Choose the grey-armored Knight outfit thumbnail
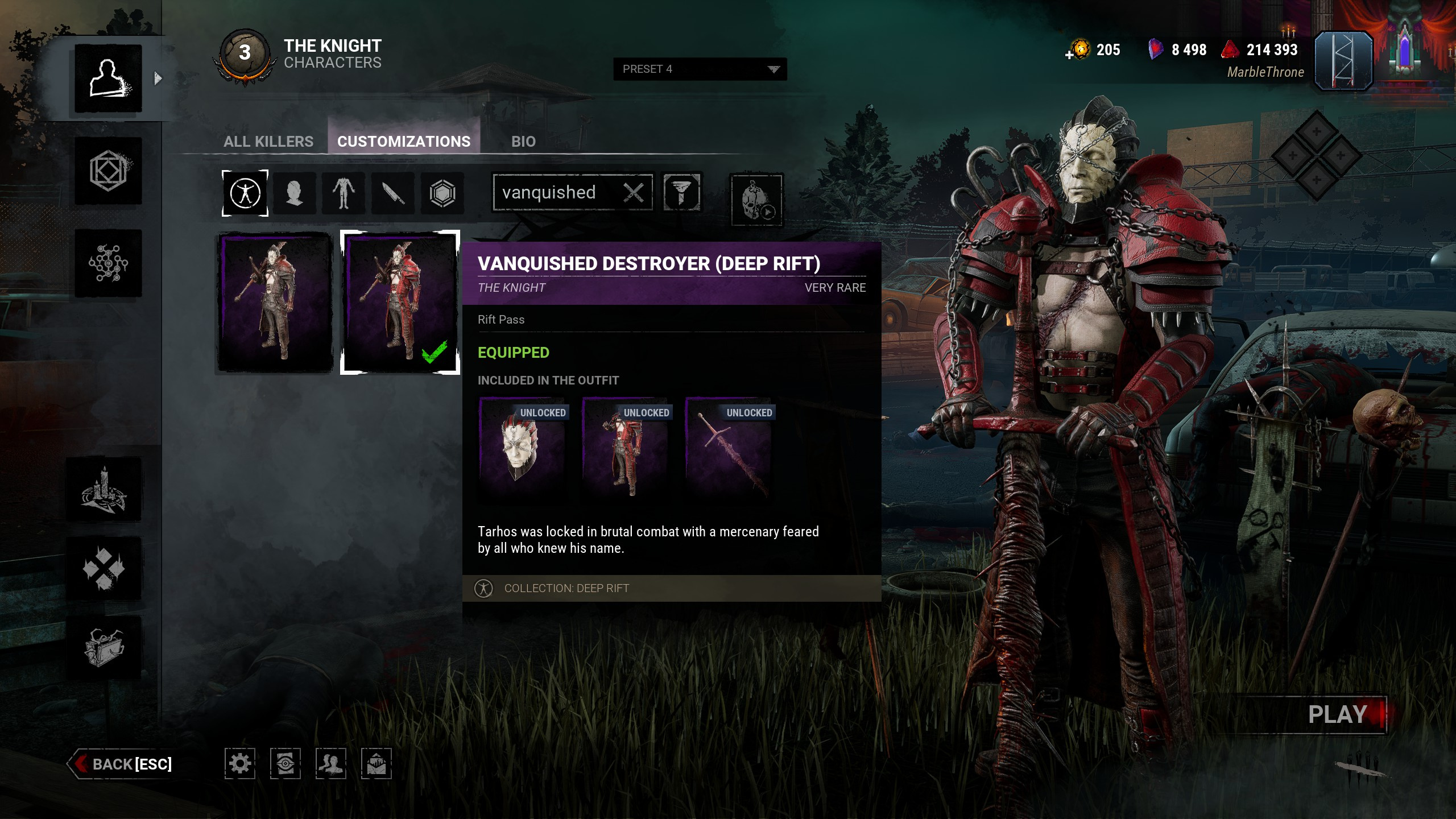The height and width of the screenshot is (819, 1456). point(275,302)
